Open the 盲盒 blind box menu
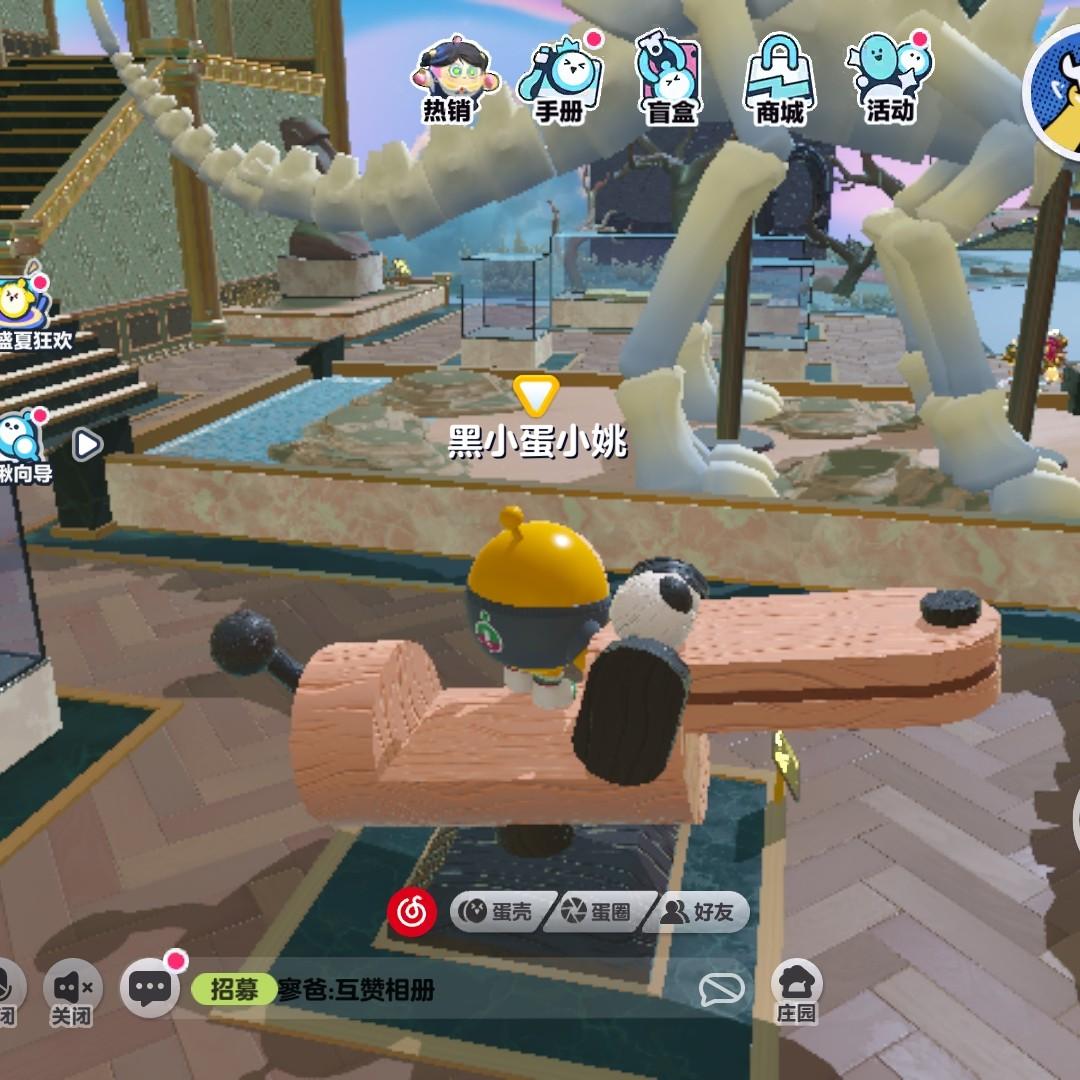This screenshot has height=1080, width=1080. 670,80
